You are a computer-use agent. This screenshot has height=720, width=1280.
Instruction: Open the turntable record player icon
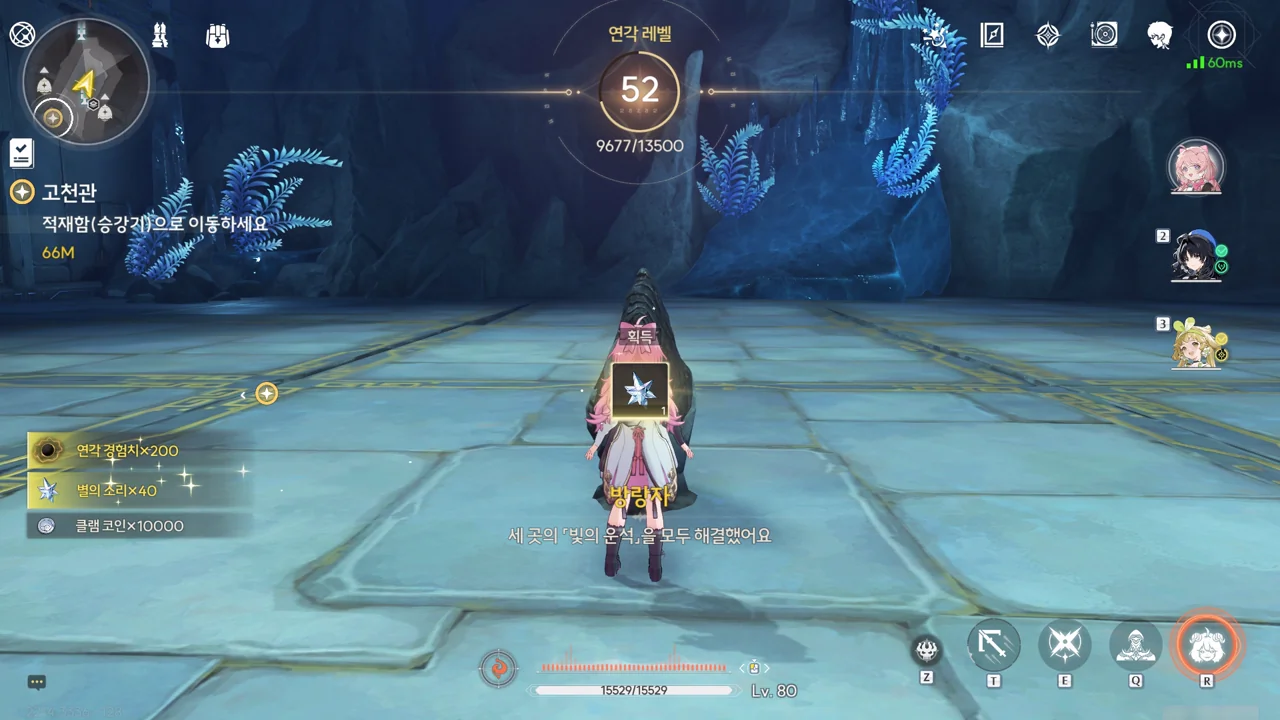1104,36
